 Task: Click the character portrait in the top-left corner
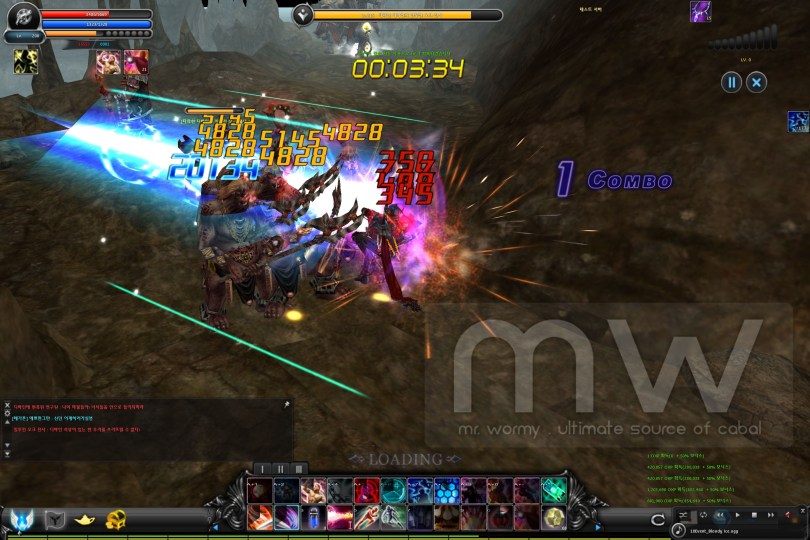tap(23, 17)
